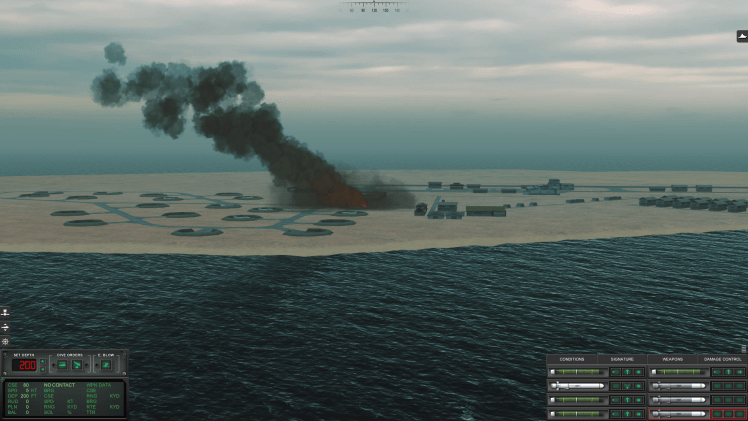Click the left Dive Orders button
This screenshot has width=748, height=421.
(x=60, y=365)
